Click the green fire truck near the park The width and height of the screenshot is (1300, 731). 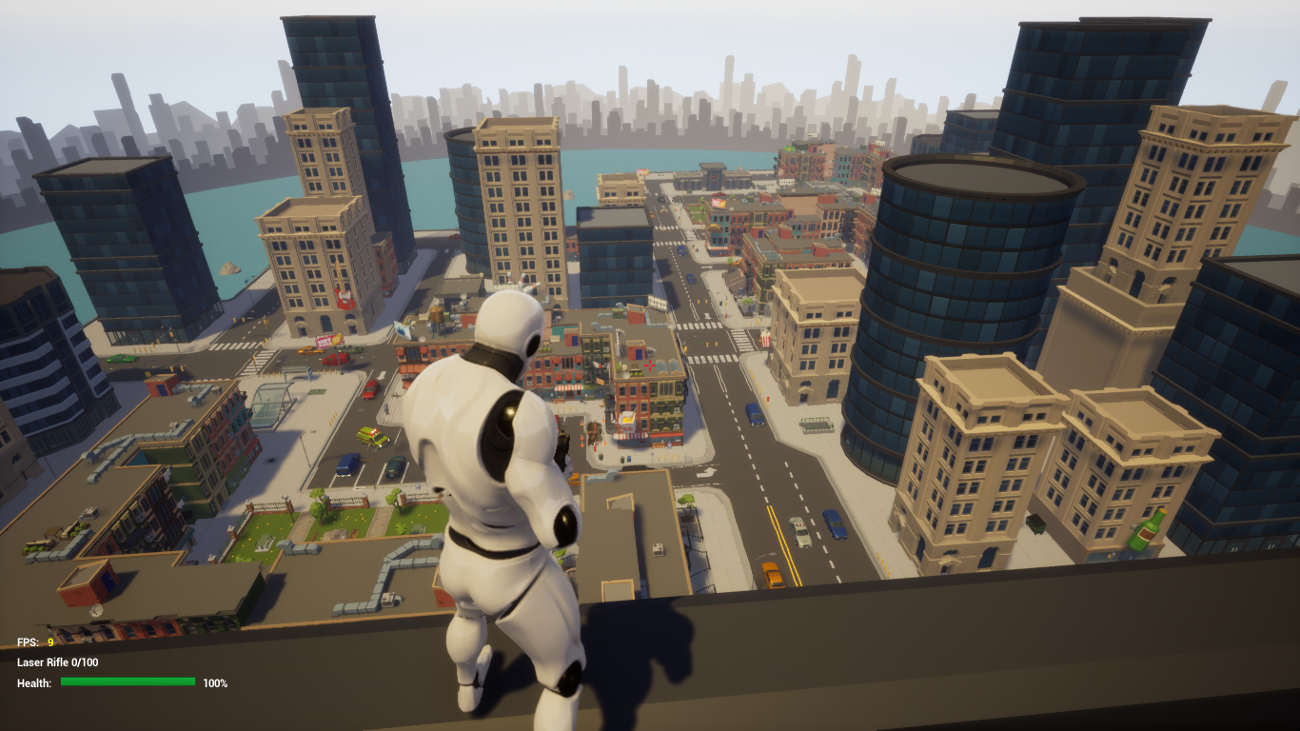(x=371, y=437)
